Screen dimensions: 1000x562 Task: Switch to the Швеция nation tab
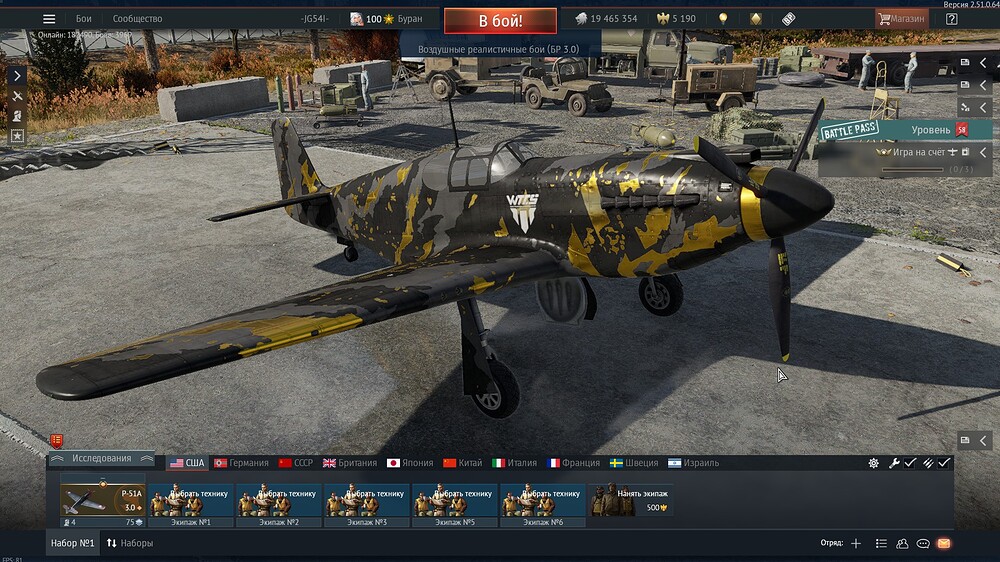click(634, 463)
